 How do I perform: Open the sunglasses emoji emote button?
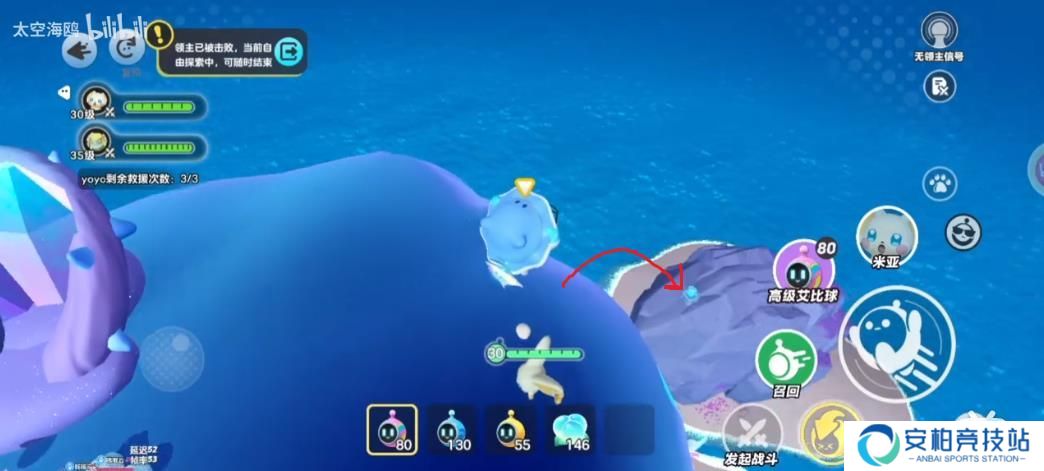(x=962, y=231)
